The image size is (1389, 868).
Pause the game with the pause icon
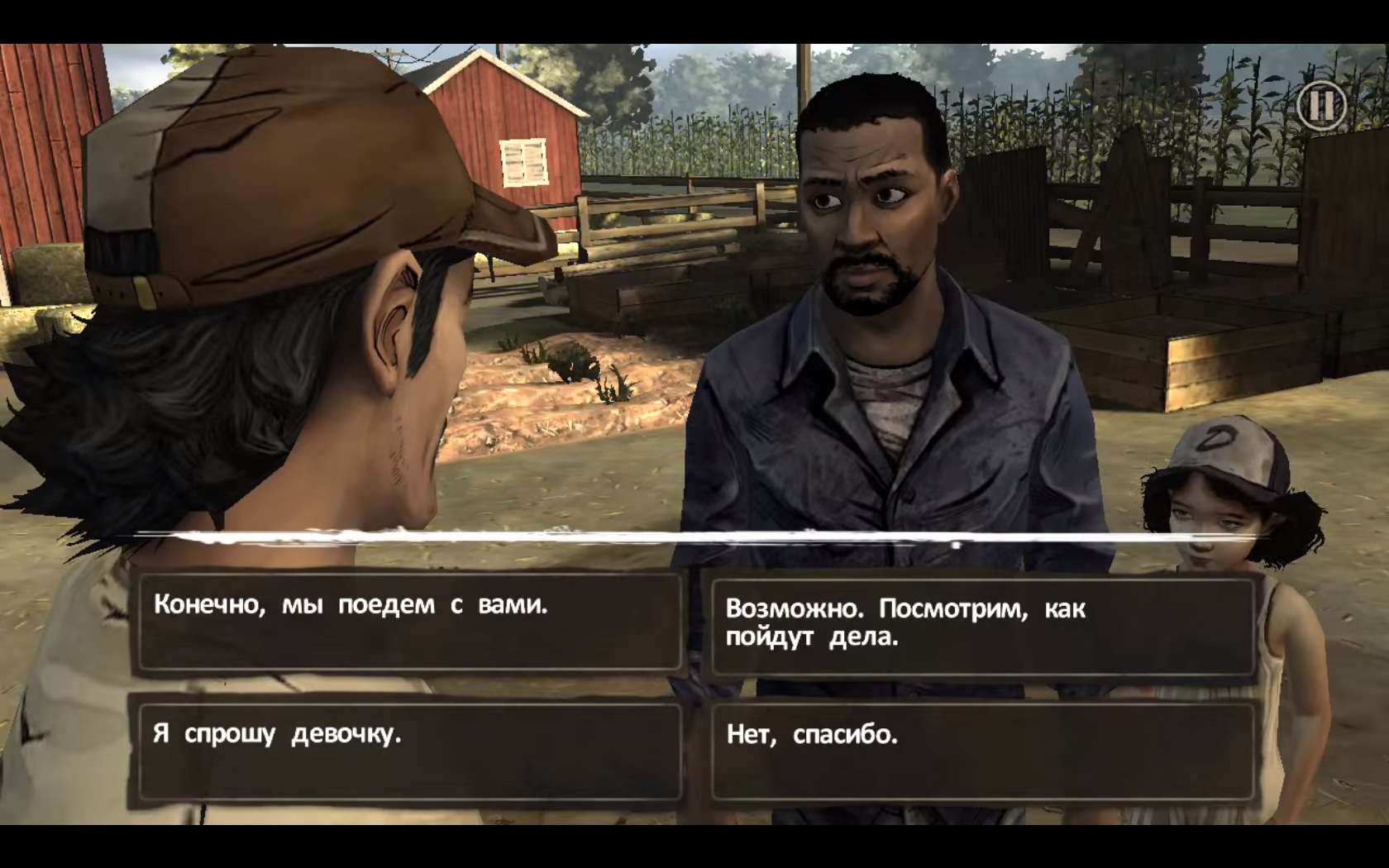[1320, 106]
